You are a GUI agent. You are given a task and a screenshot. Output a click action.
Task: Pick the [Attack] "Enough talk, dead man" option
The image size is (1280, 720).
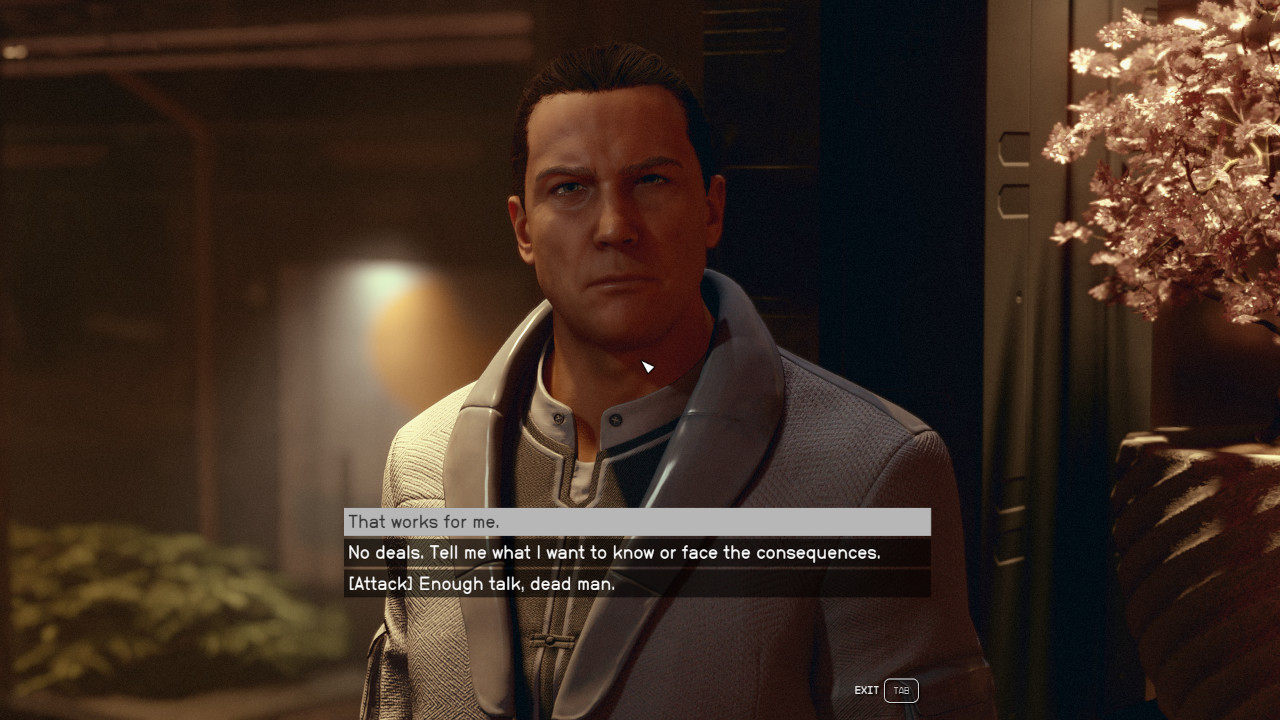[x=636, y=584]
